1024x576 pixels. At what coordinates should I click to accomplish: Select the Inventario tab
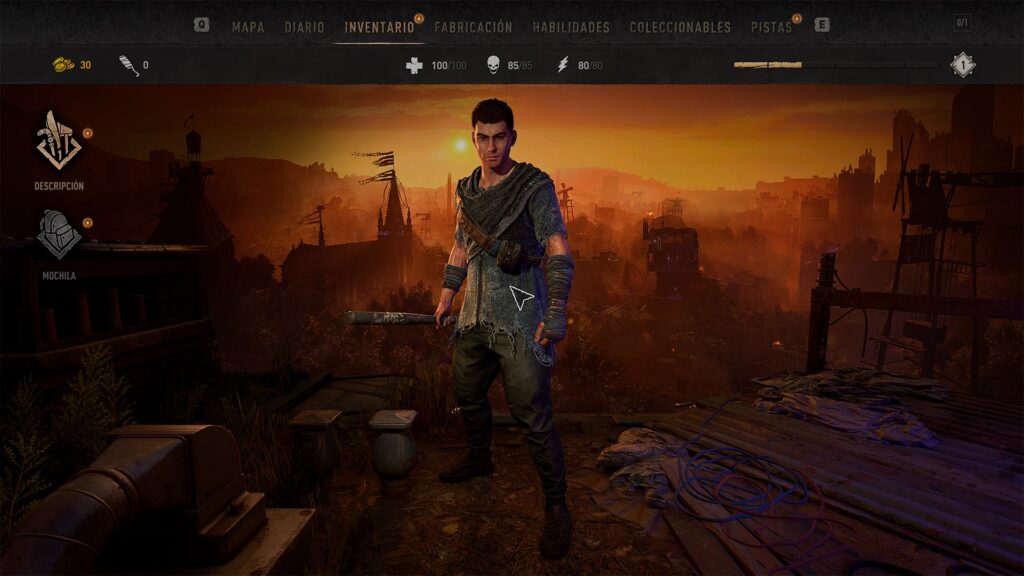pos(379,27)
